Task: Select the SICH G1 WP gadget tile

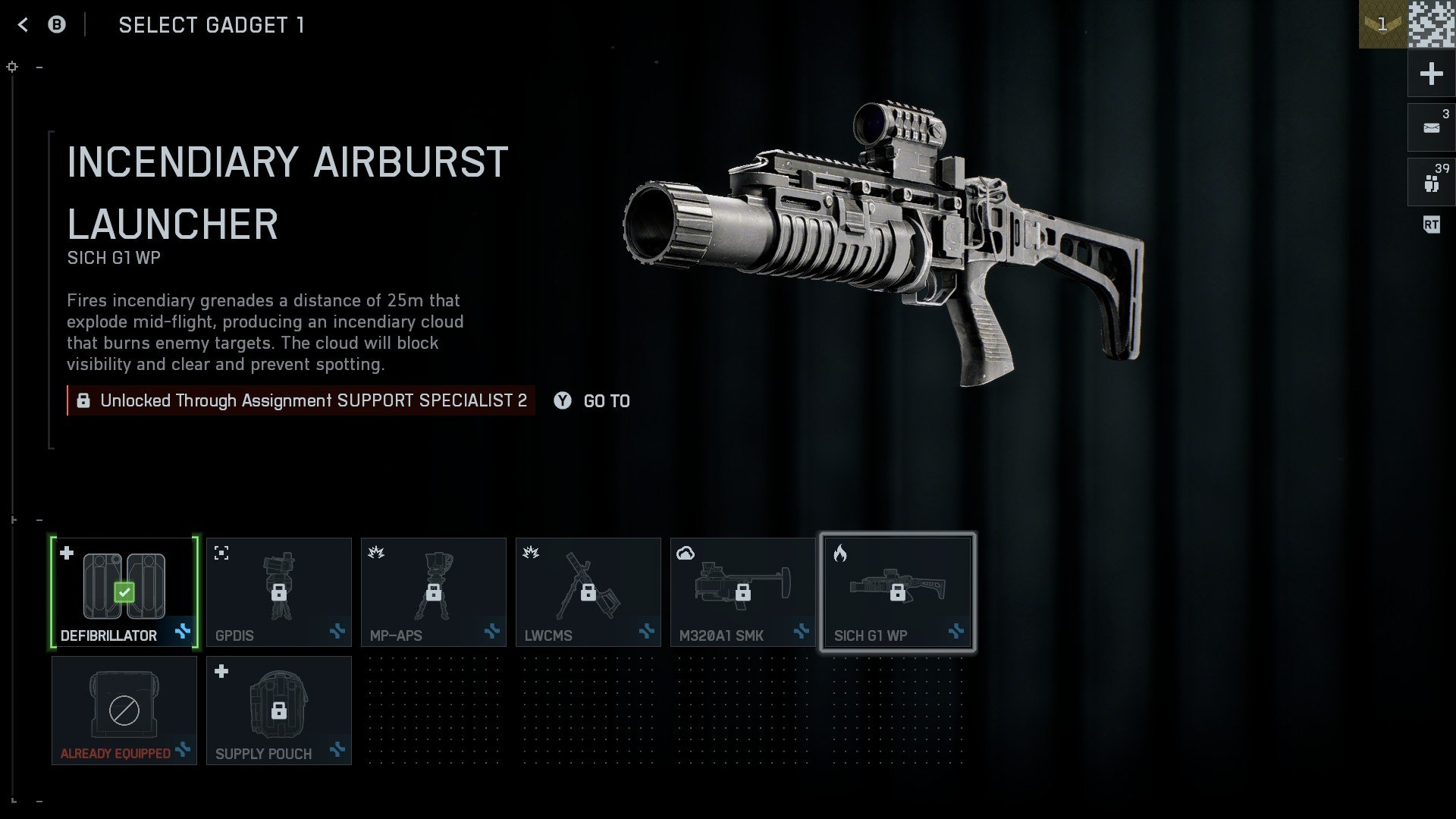Action: point(898,591)
